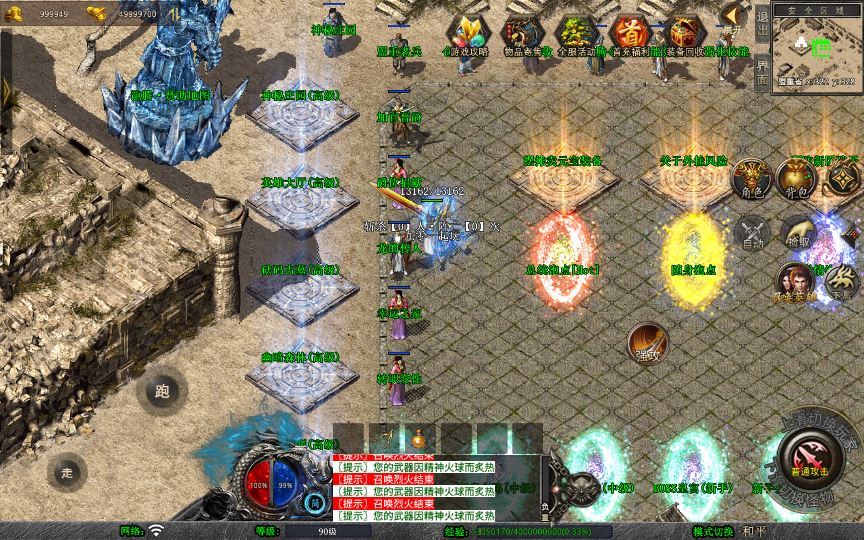Toggle 自动 auto-battle with crossed swords
This screenshot has height=540, width=864.
point(751,236)
